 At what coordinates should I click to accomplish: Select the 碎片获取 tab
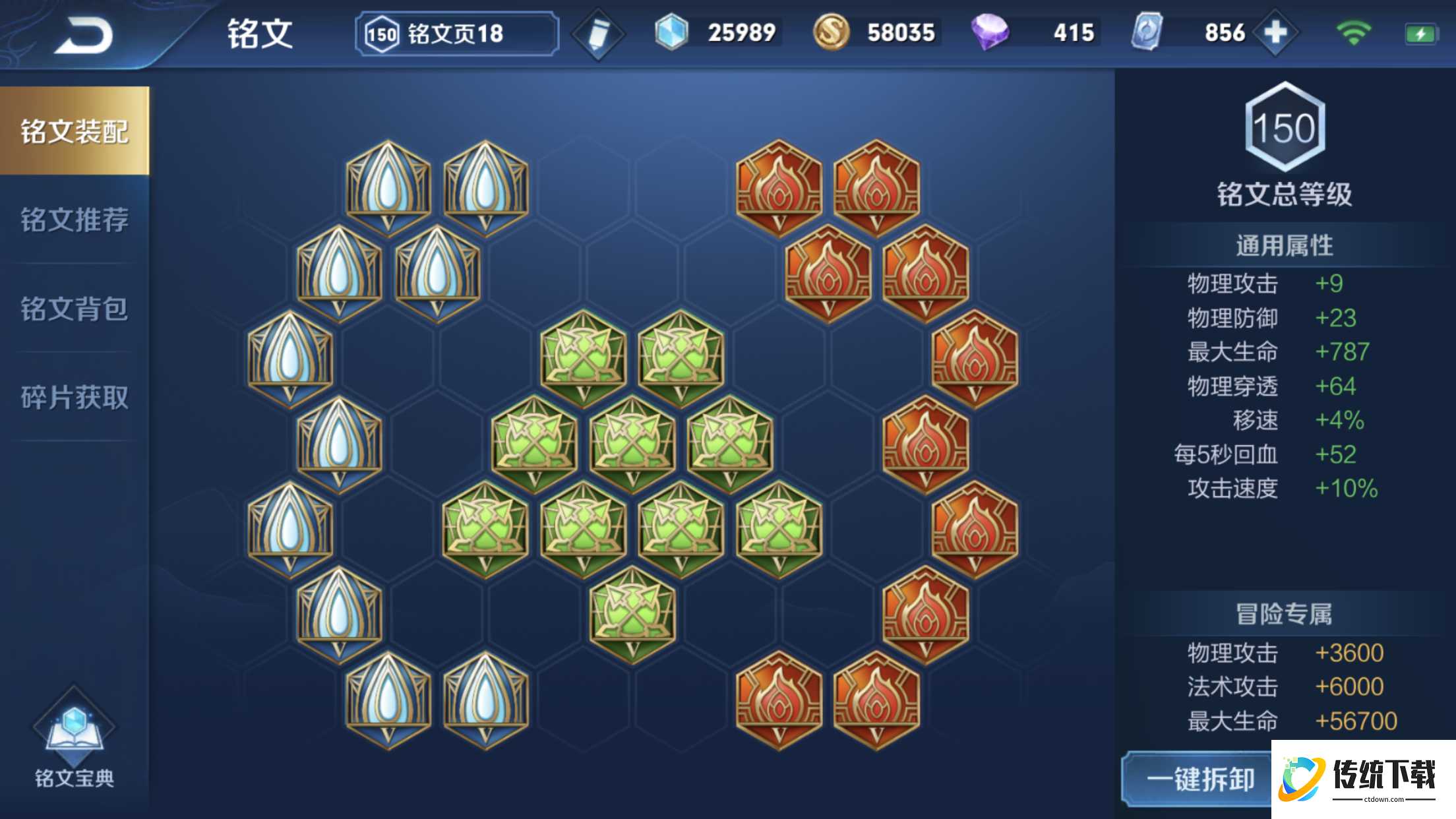75,397
